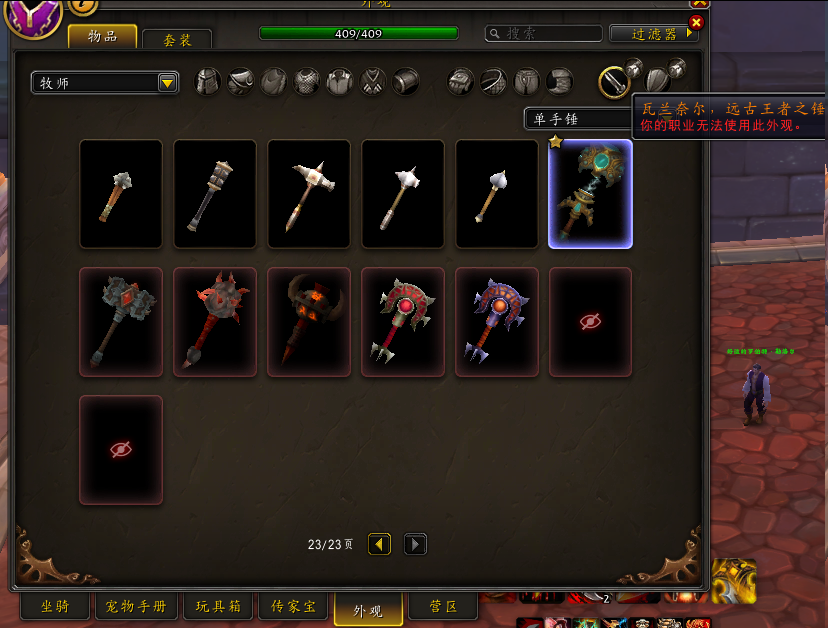Open the 牧师 class dropdown
This screenshot has height=628, width=828.
coord(105,82)
